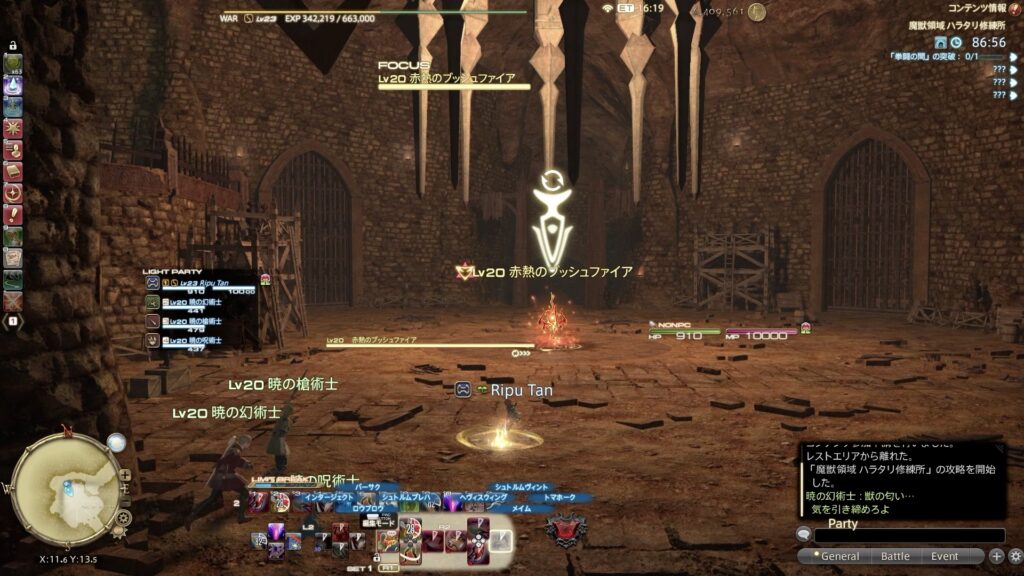
Task: Switch to the General chat tab
Action: [x=836, y=556]
